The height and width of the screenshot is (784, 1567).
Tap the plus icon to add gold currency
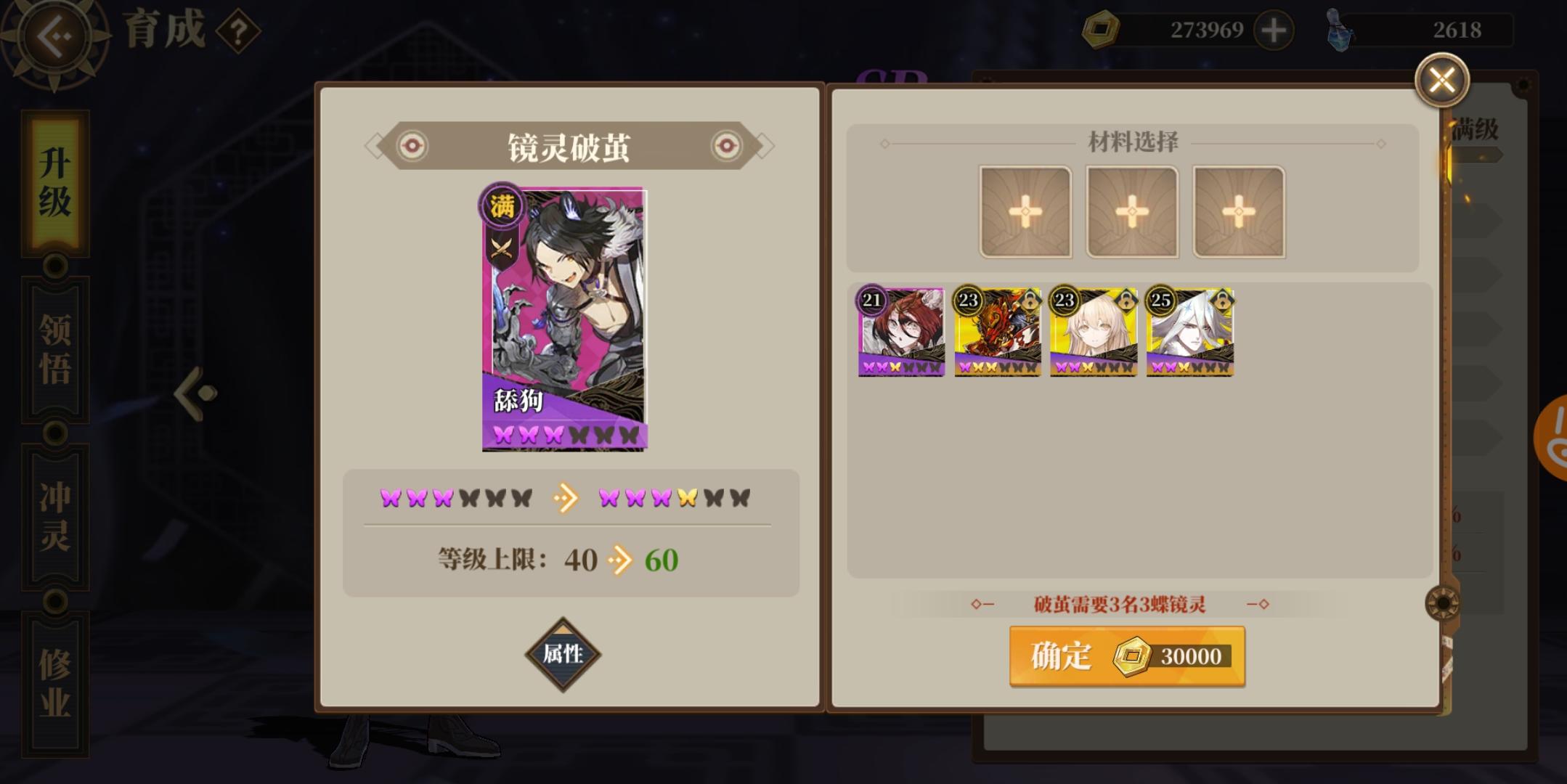tap(1274, 30)
